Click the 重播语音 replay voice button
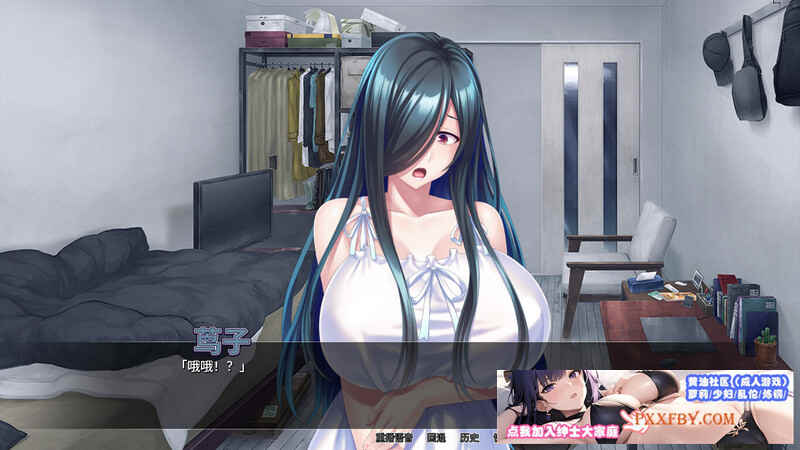800x450 pixels. click(x=394, y=438)
